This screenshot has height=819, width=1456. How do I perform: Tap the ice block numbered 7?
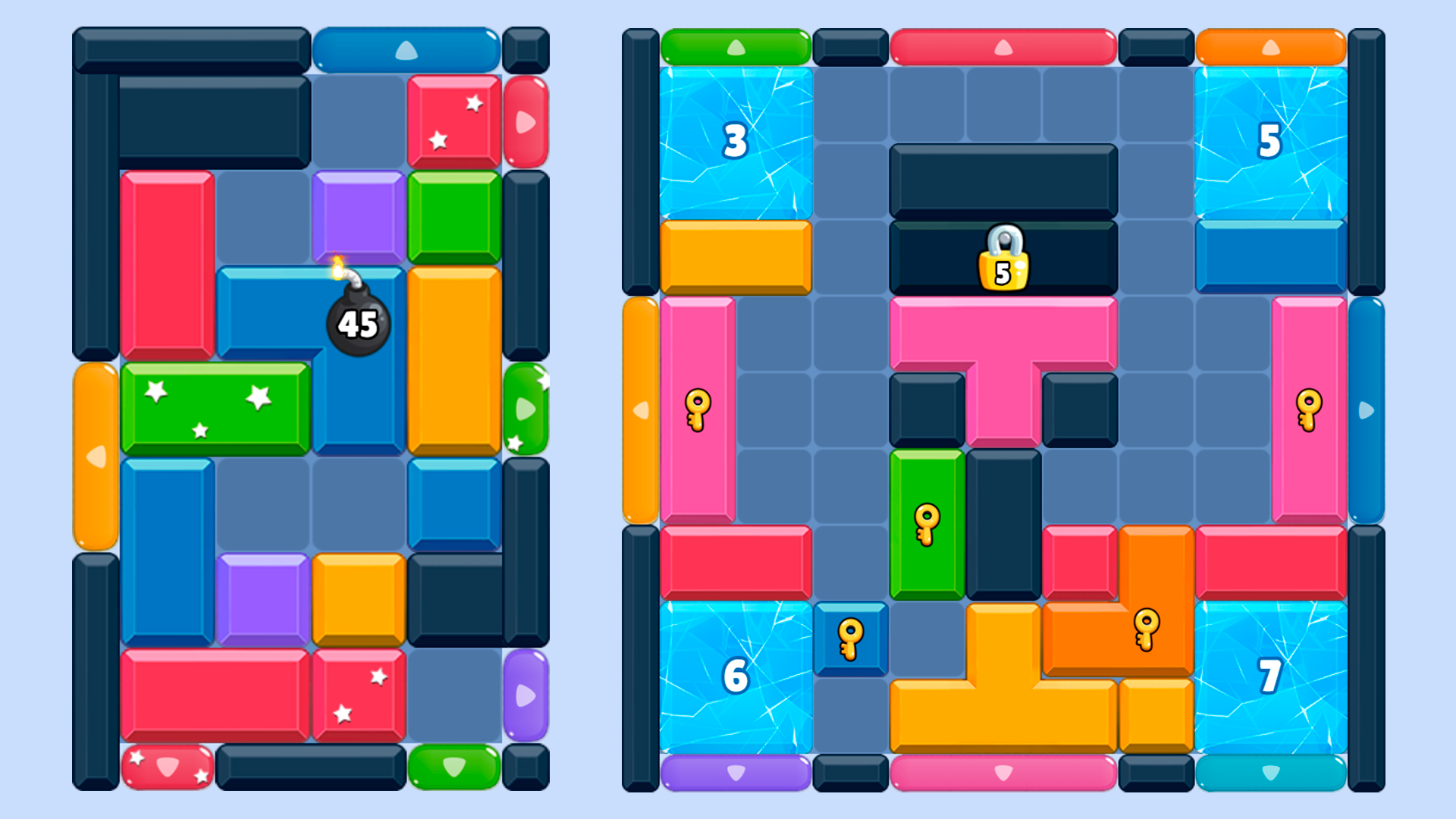point(1269,673)
